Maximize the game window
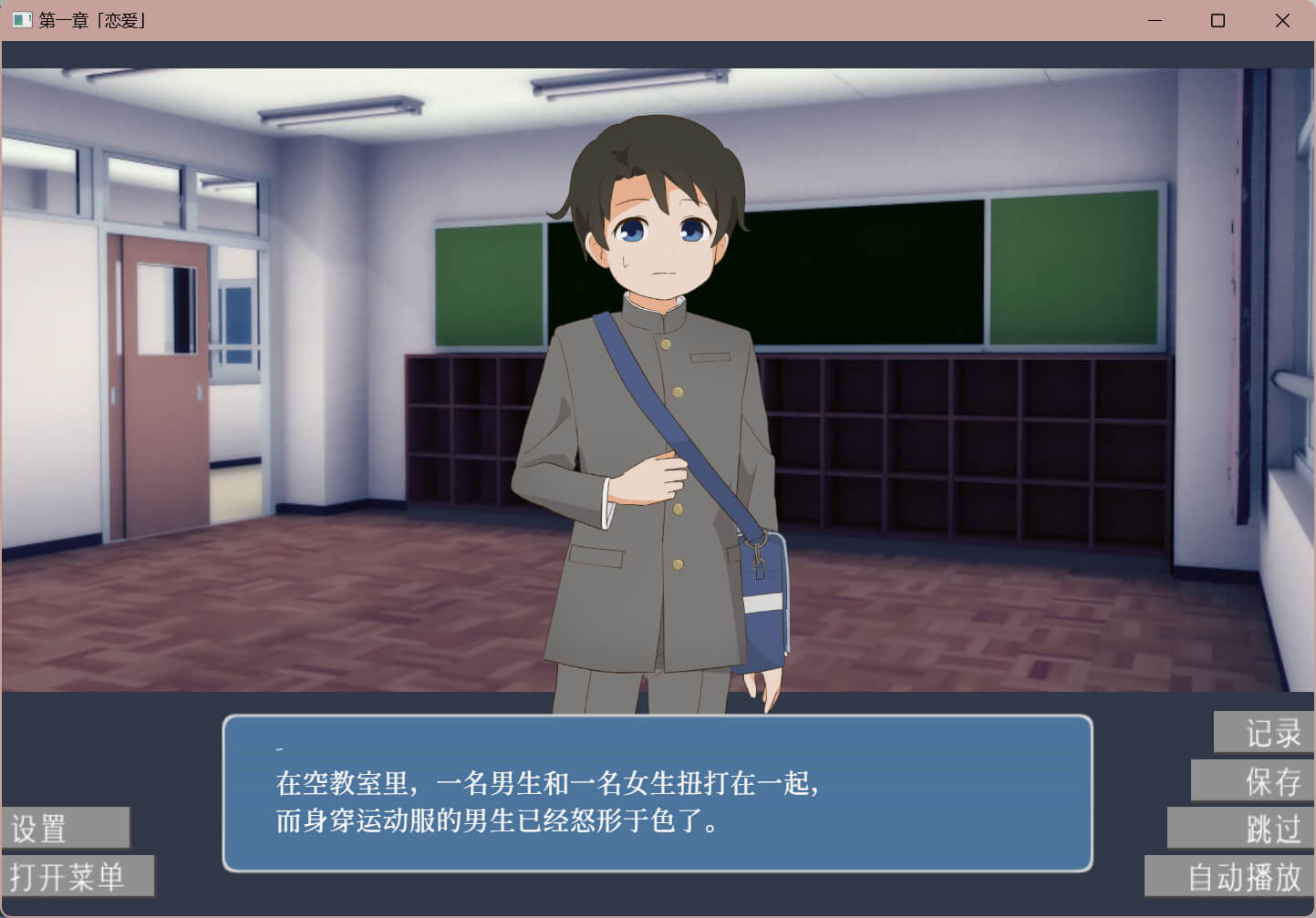The image size is (1316, 918). pyautogui.click(x=1218, y=20)
